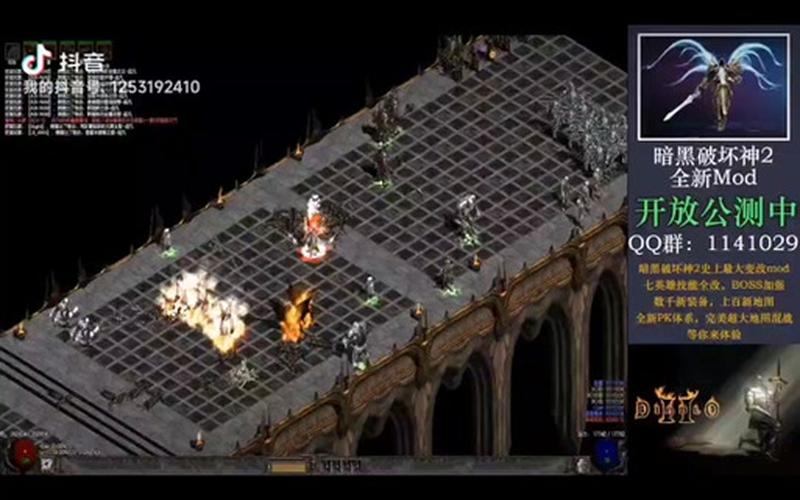
Task: Click the mercenary portrait in the top-left corner
Action: [x=14, y=52]
